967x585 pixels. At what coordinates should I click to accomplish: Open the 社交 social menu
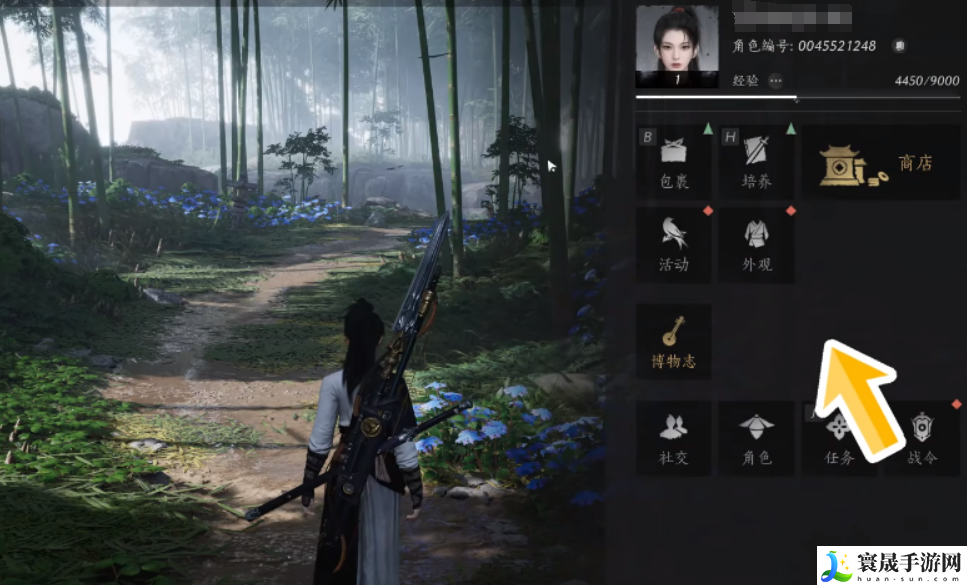click(x=674, y=438)
